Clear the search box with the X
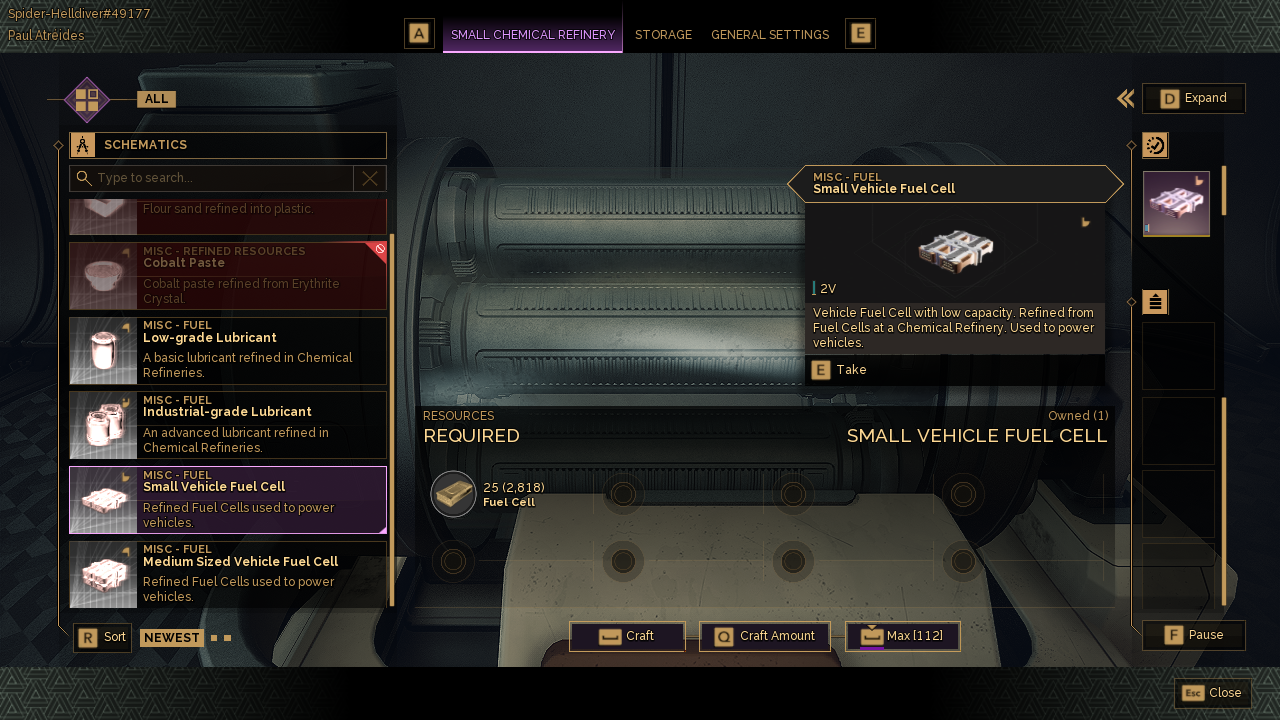The height and width of the screenshot is (720, 1280). tap(370, 178)
